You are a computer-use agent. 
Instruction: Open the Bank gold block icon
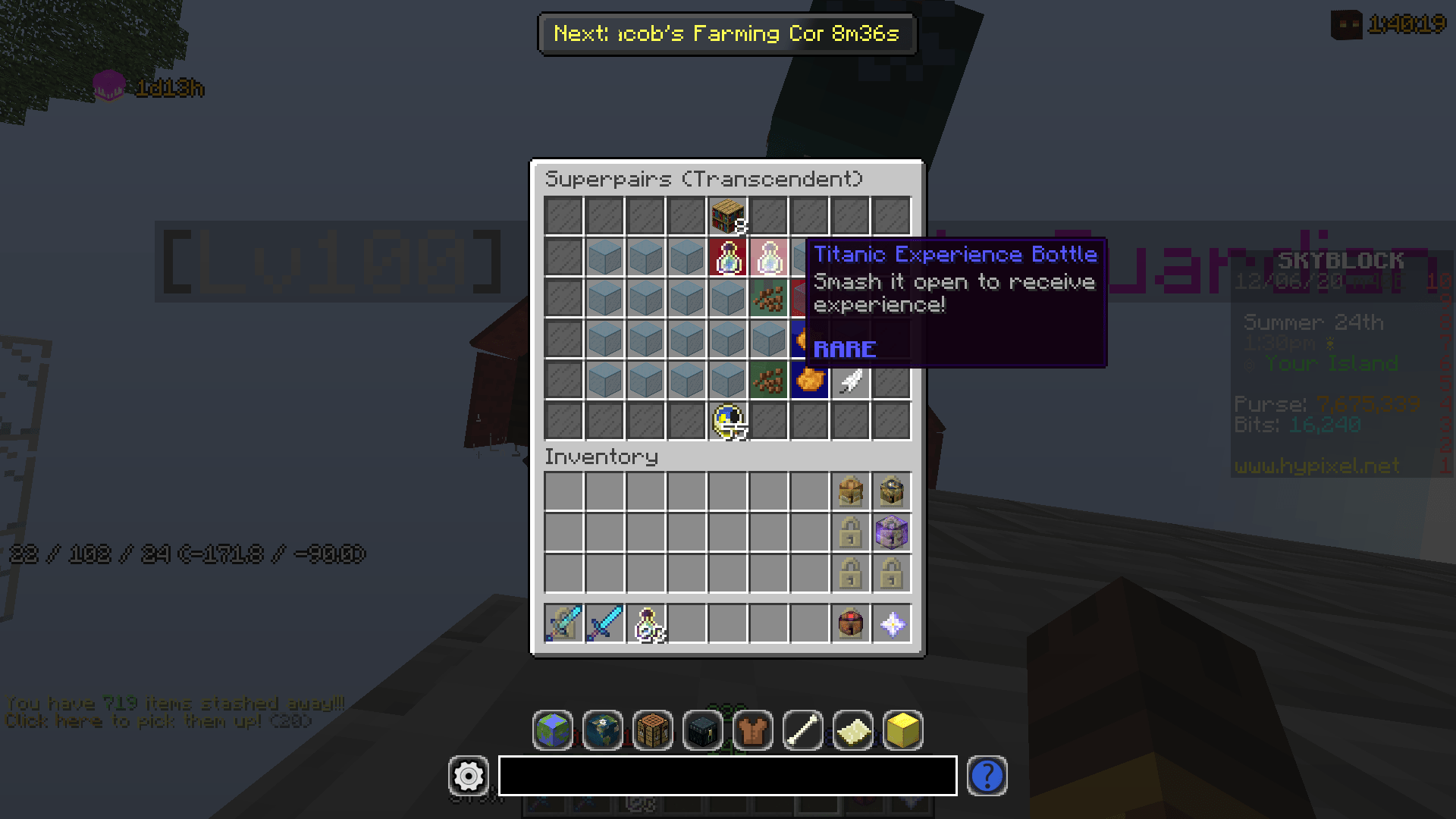tap(902, 730)
